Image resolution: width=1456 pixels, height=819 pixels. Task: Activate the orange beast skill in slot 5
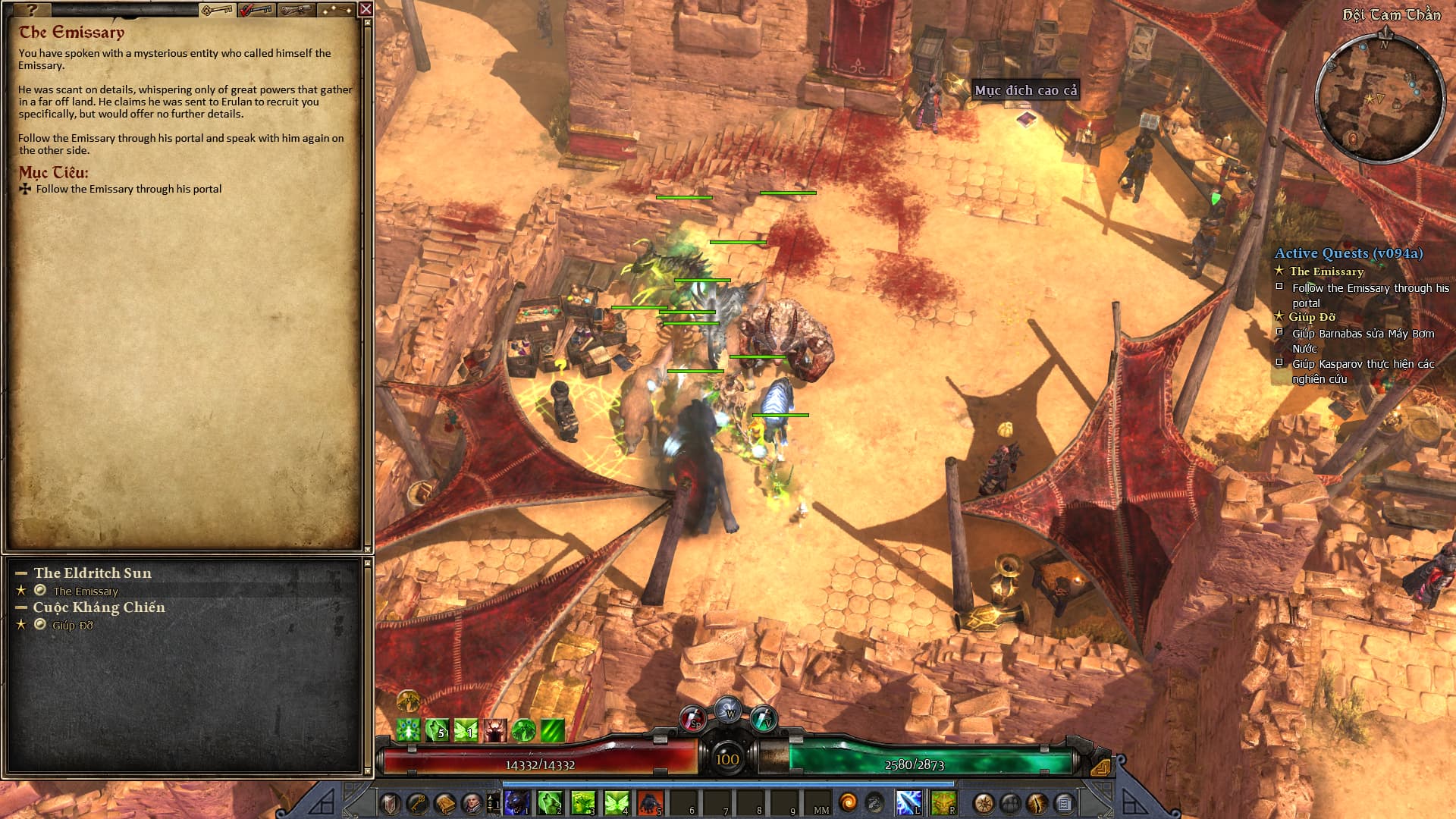pos(650,802)
